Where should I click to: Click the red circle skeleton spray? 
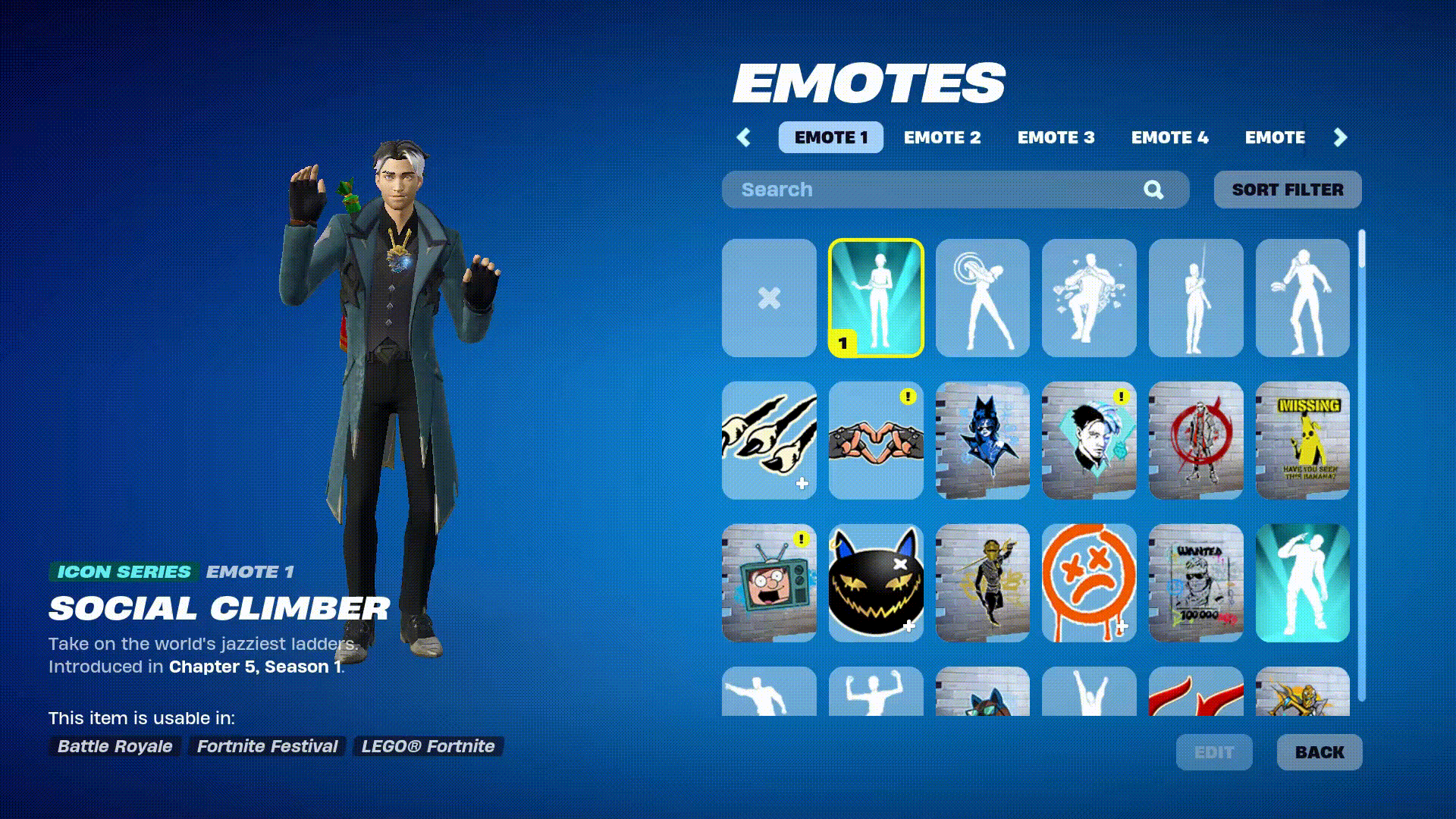point(1195,442)
